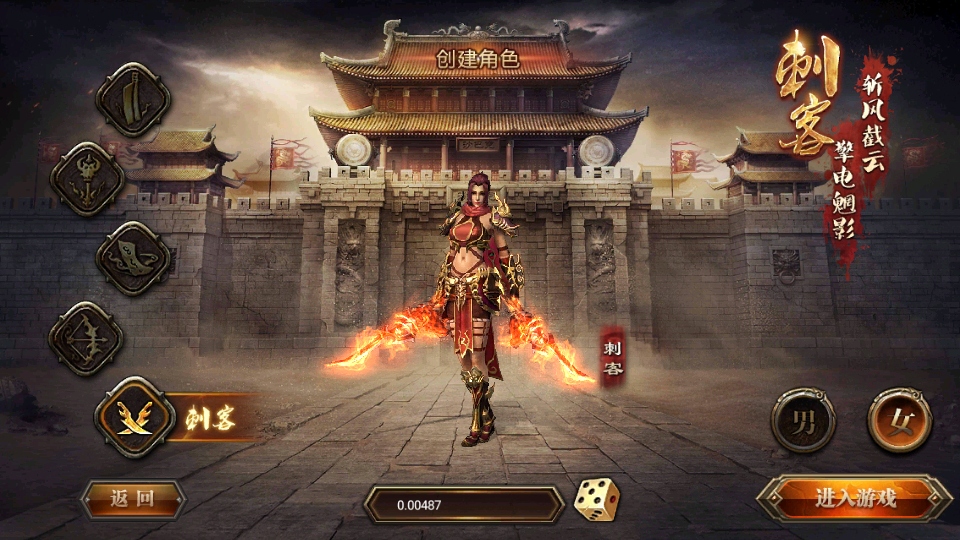The image size is (960, 540).
Task: Click the 返回 back button
Action: click(x=133, y=499)
